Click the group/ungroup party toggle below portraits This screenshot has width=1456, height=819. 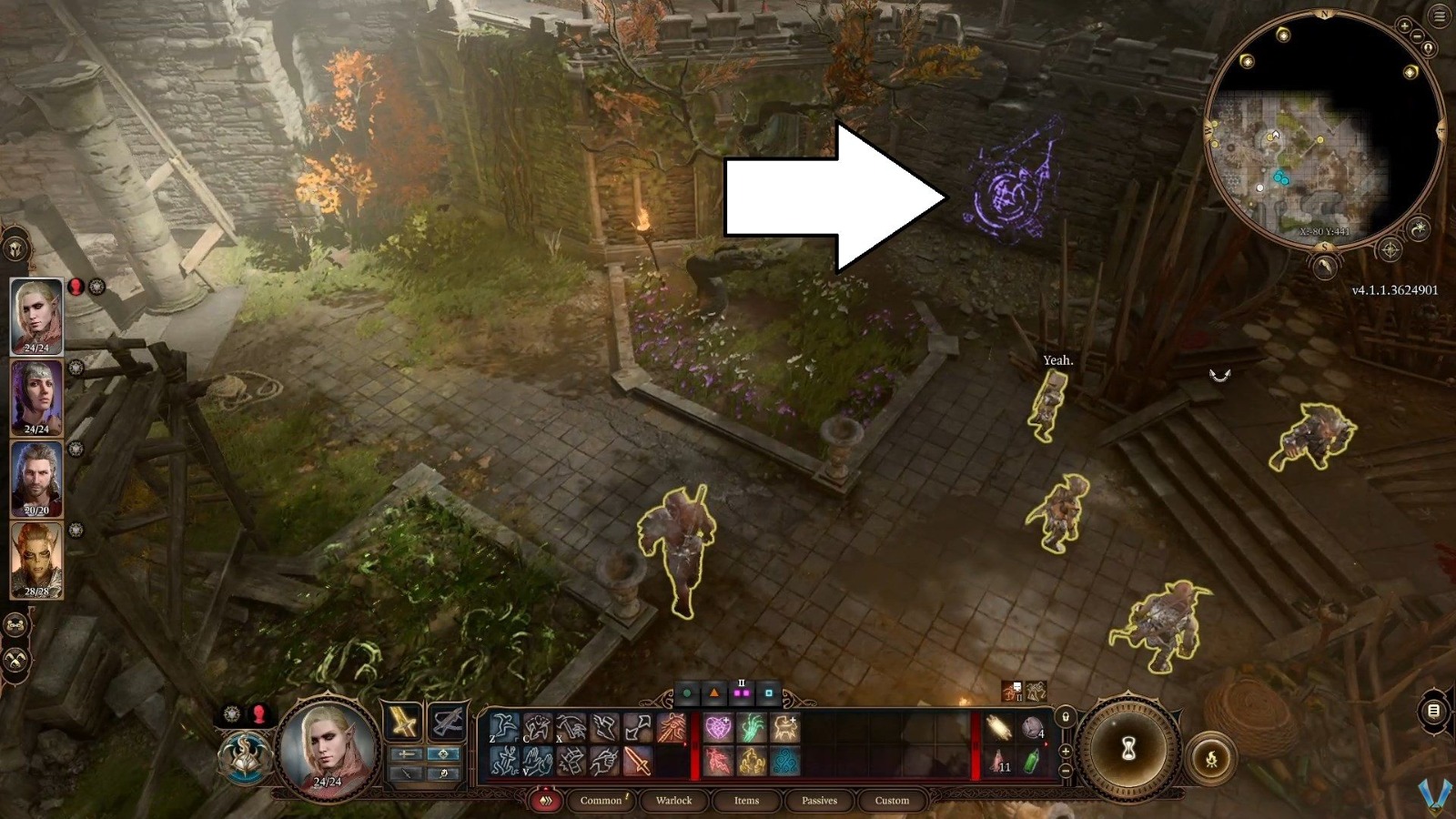click(x=16, y=625)
